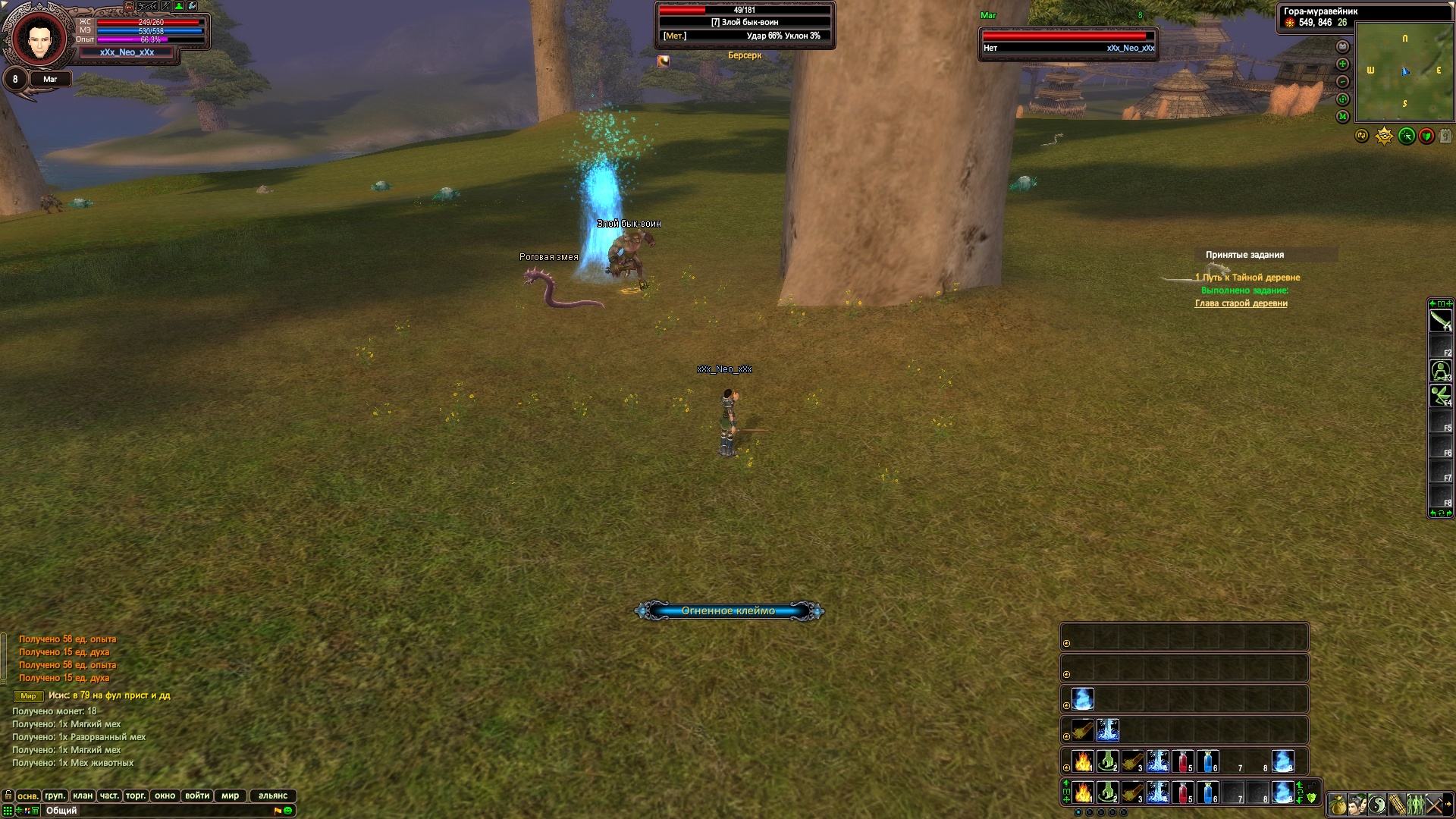Open the world map with the M button
The width and height of the screenshot is (1456, 819).
[1343, 117]
